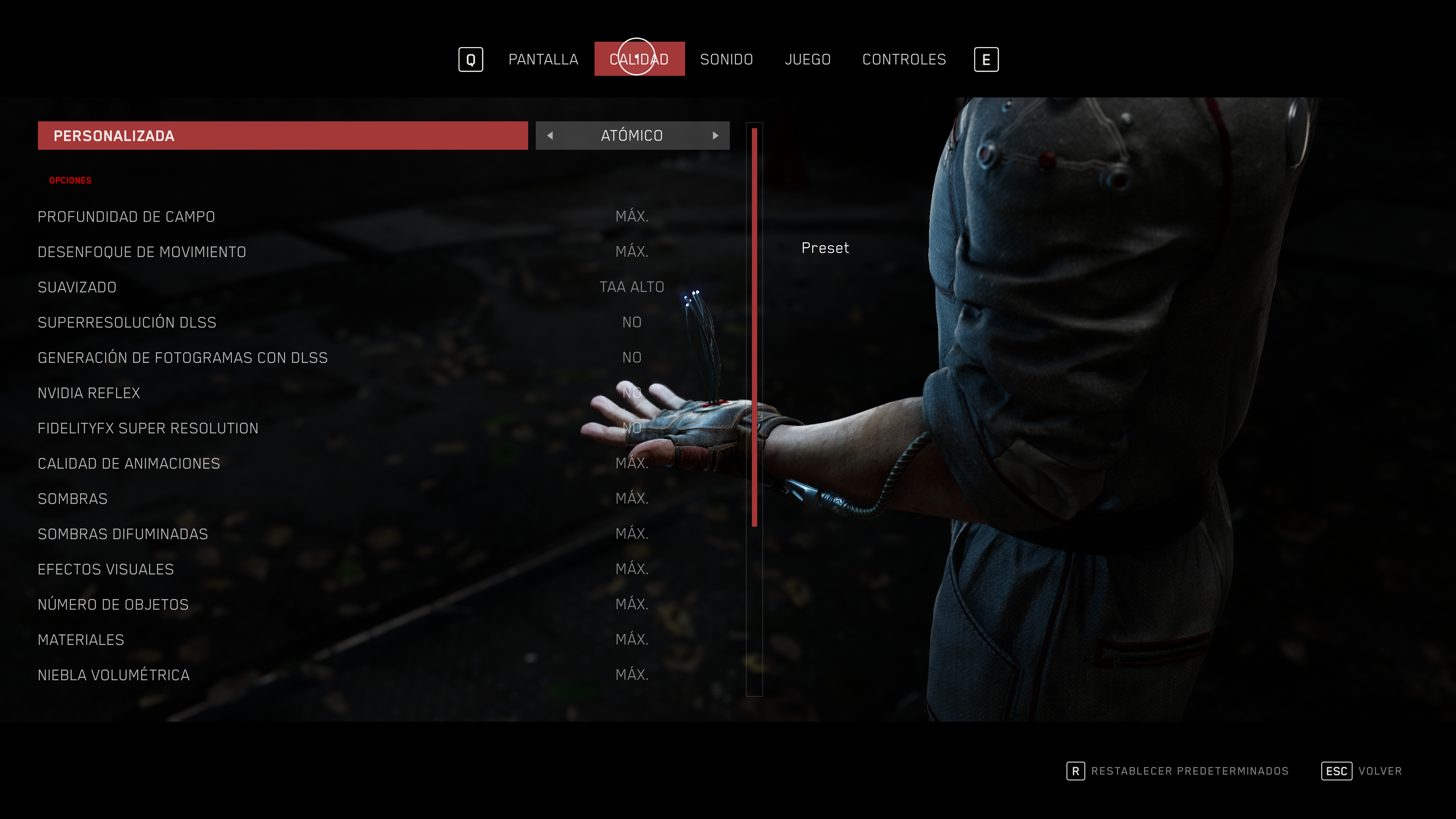Click the left arrow beside Atómico preset
The height and width of the screenshot is (819, 1456).
[550, 136]
